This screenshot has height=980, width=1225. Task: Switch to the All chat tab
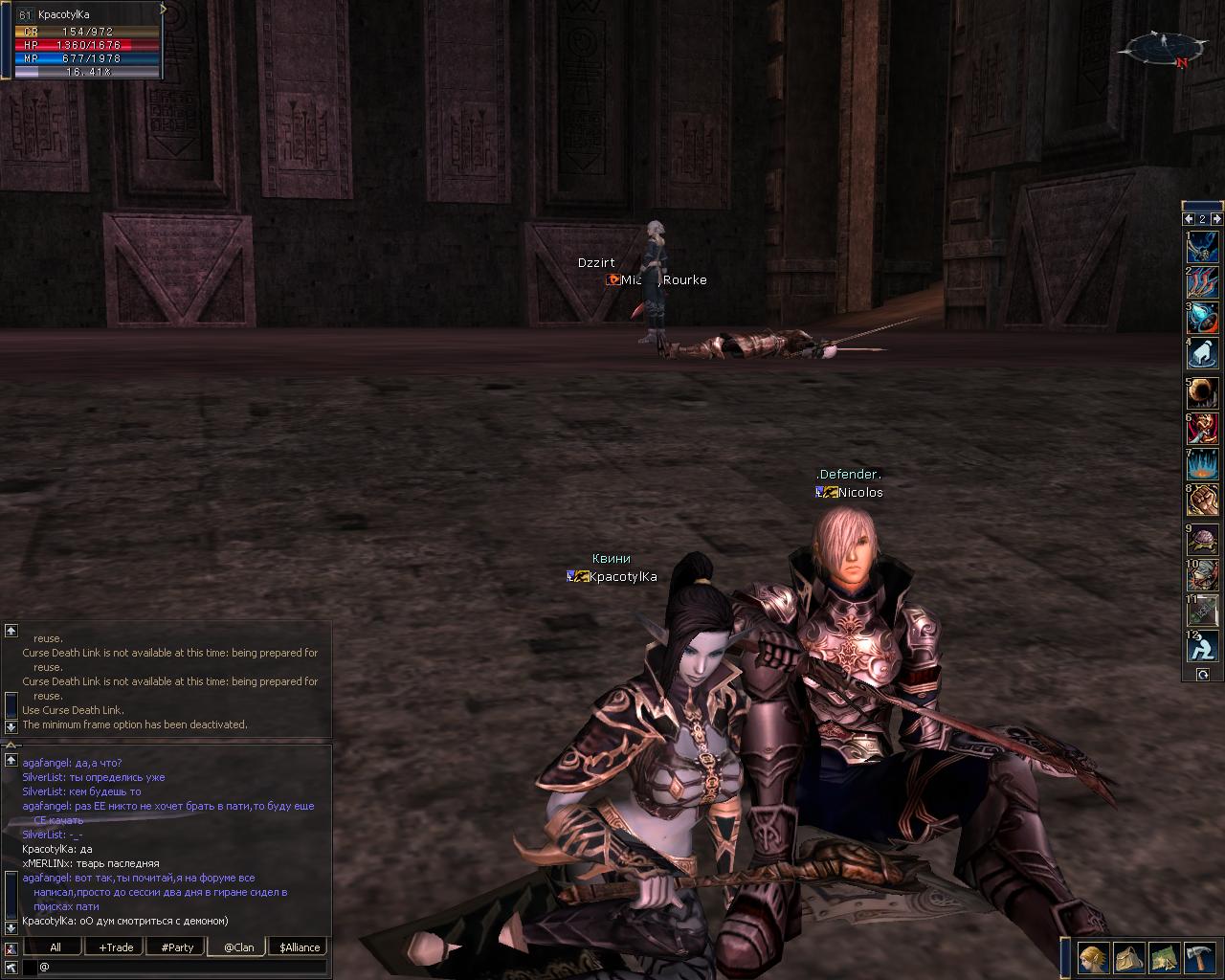click(x=56, y=947)
